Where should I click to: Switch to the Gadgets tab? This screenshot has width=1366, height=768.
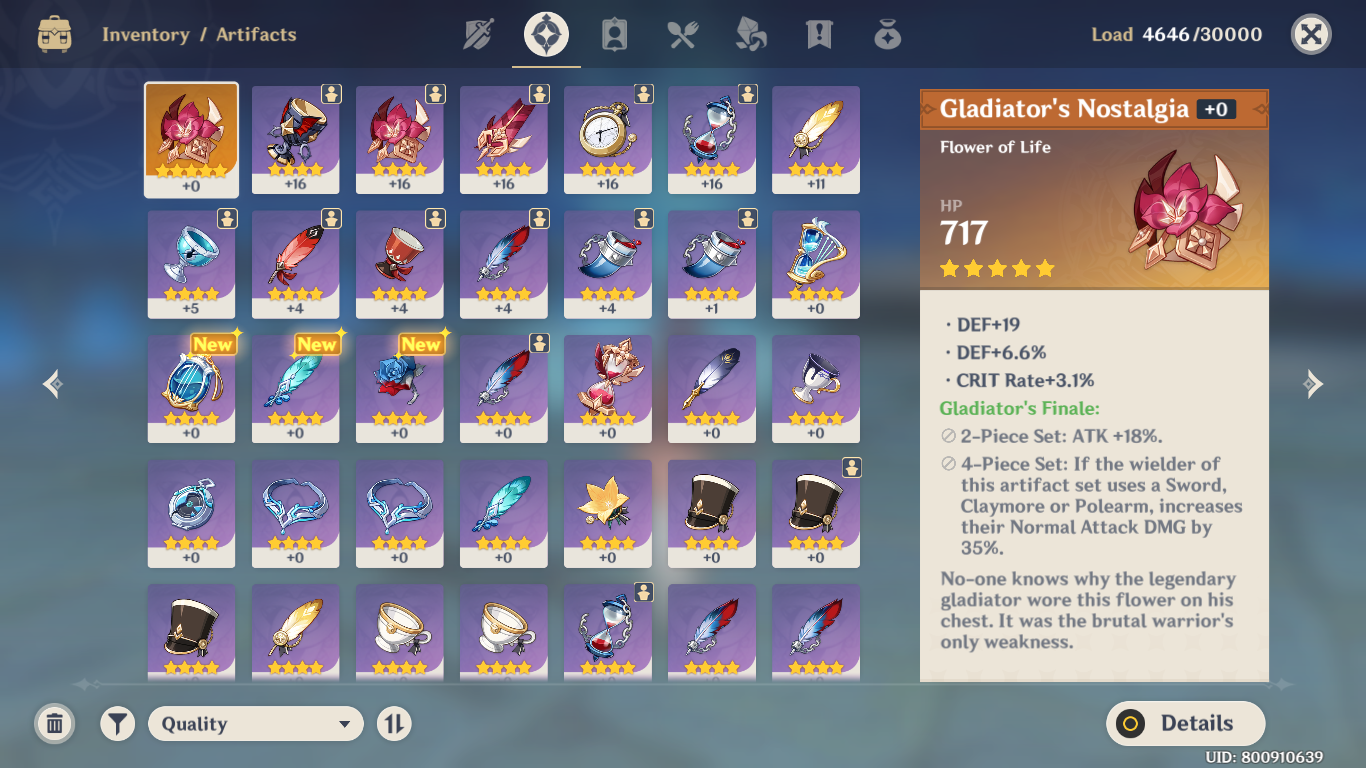click(x=887, y=35)
